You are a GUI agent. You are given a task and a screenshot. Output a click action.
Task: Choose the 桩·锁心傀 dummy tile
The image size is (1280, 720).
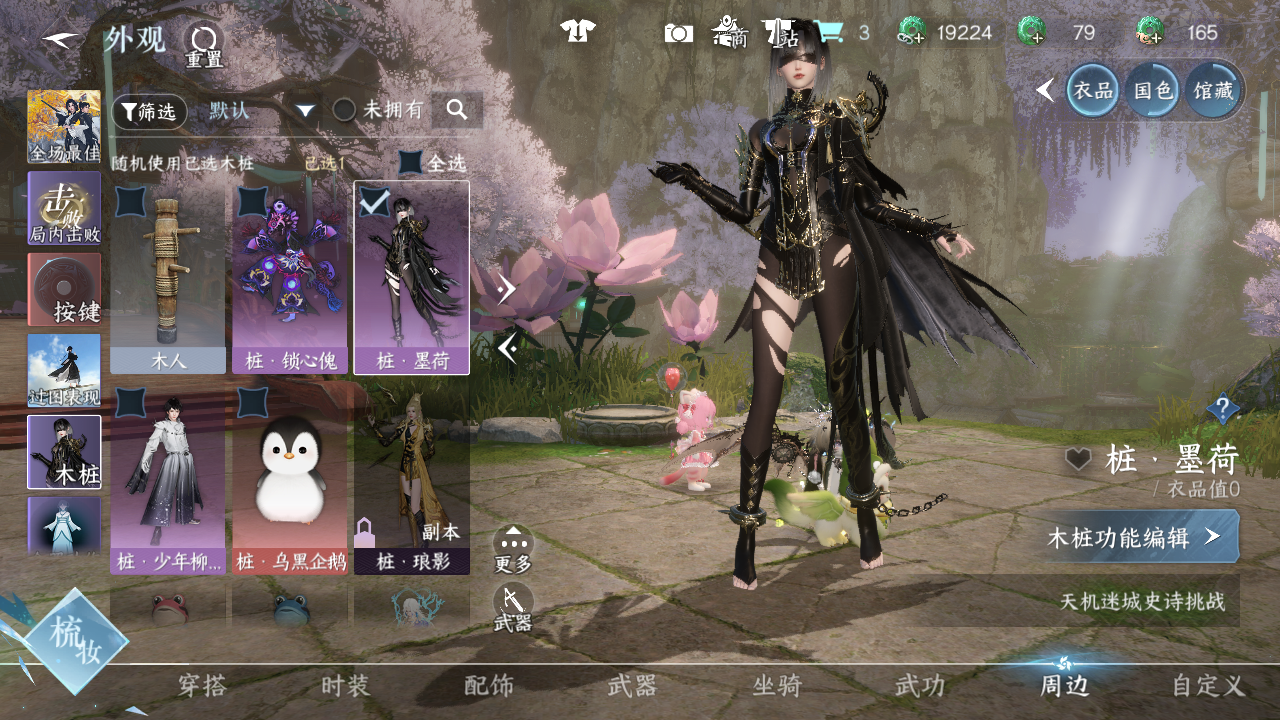click(x=290, y=278)
